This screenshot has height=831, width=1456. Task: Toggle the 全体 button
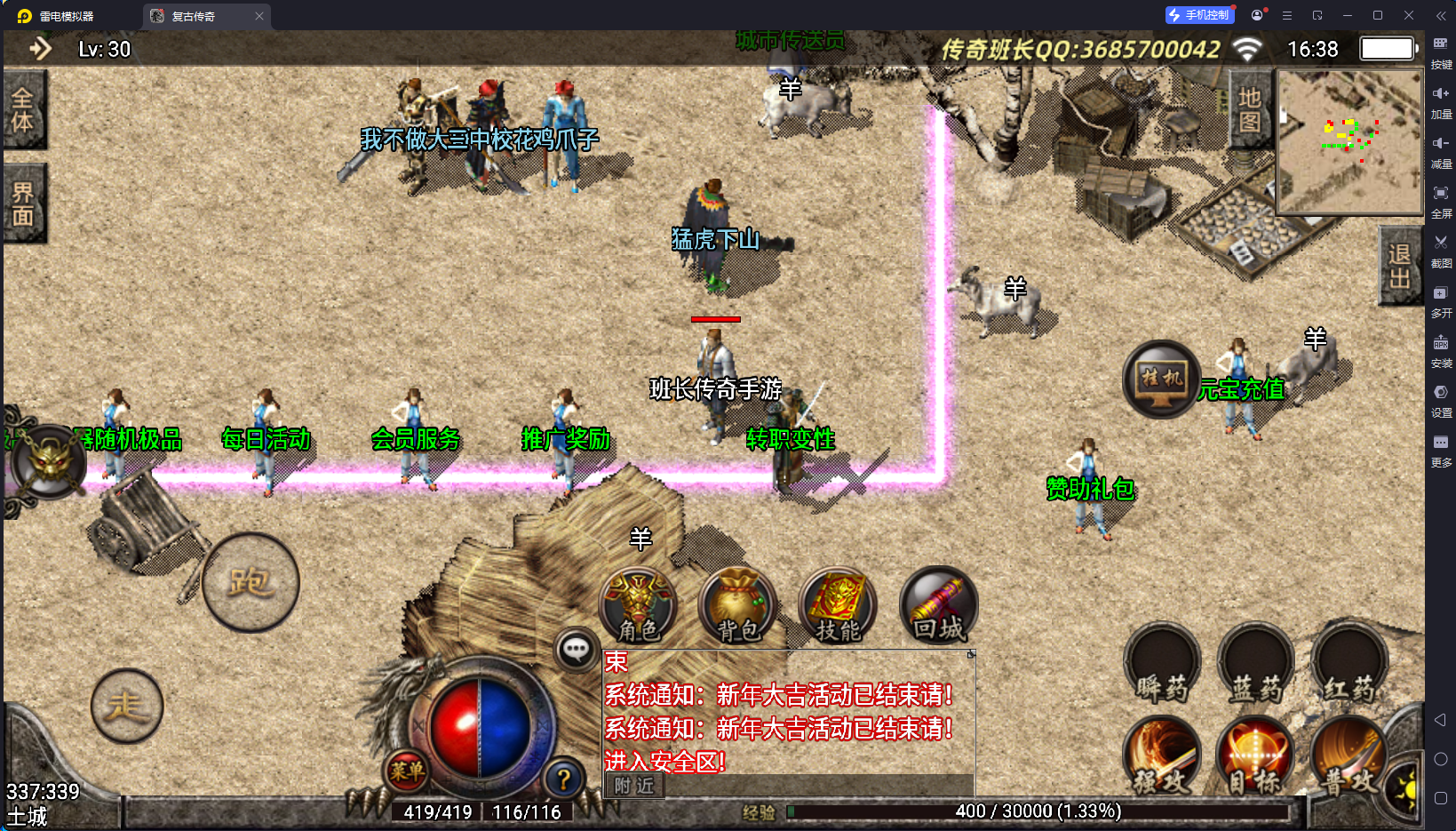(24, 109)
